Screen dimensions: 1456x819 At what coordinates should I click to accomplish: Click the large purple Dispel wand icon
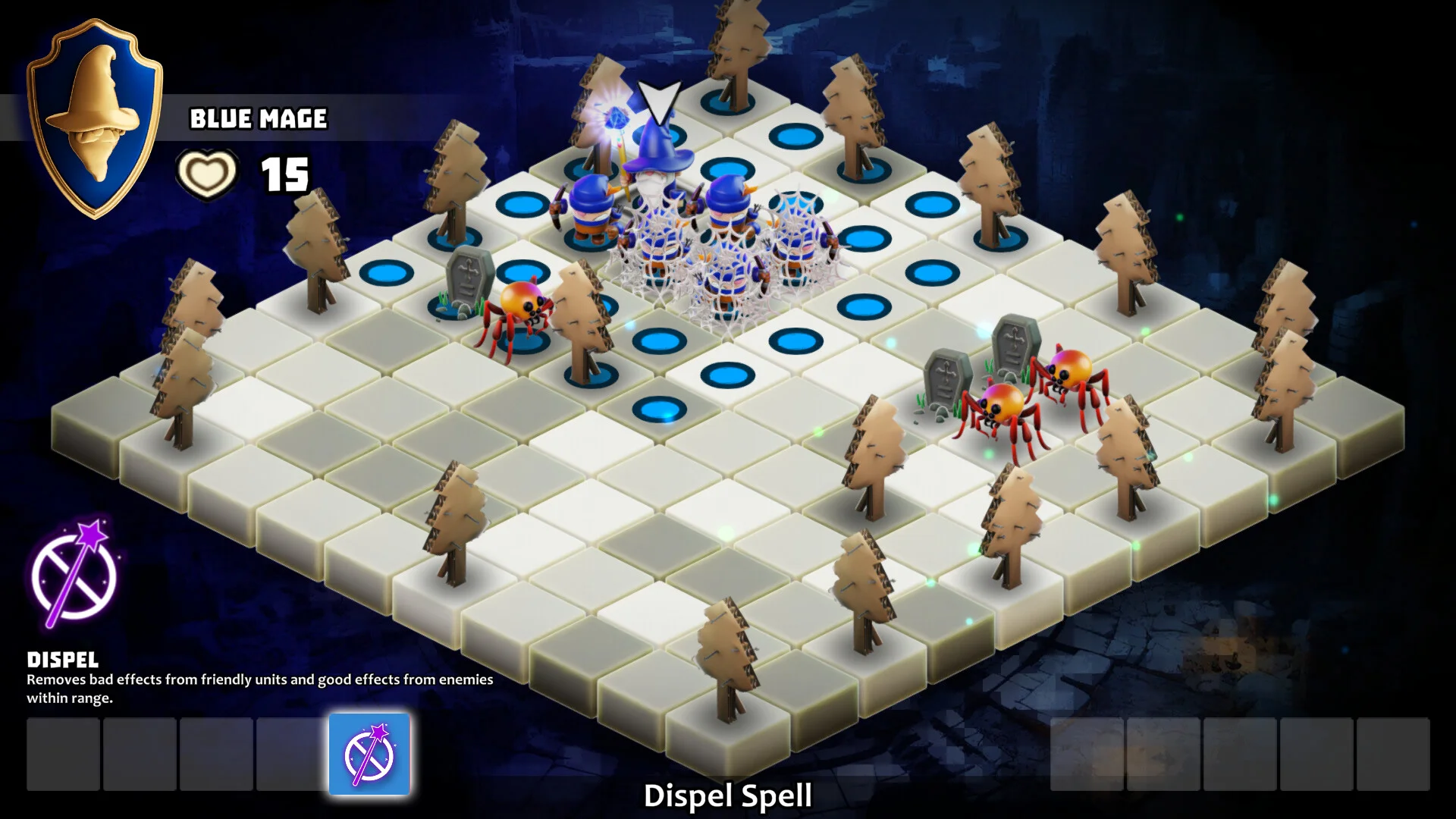pos(74,573)
